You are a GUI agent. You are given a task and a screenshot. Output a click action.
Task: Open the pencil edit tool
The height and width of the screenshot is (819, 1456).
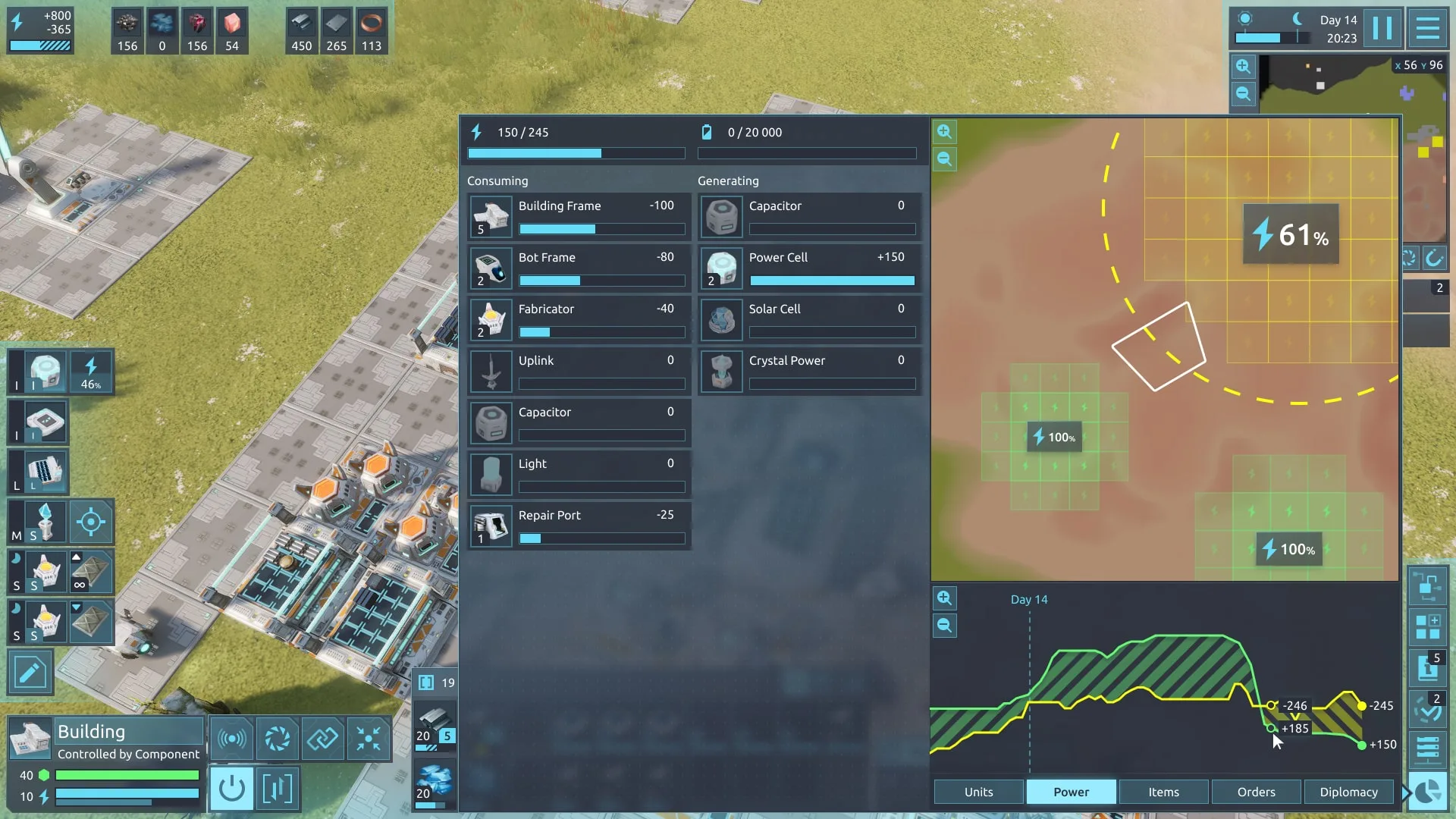point(30,672)
